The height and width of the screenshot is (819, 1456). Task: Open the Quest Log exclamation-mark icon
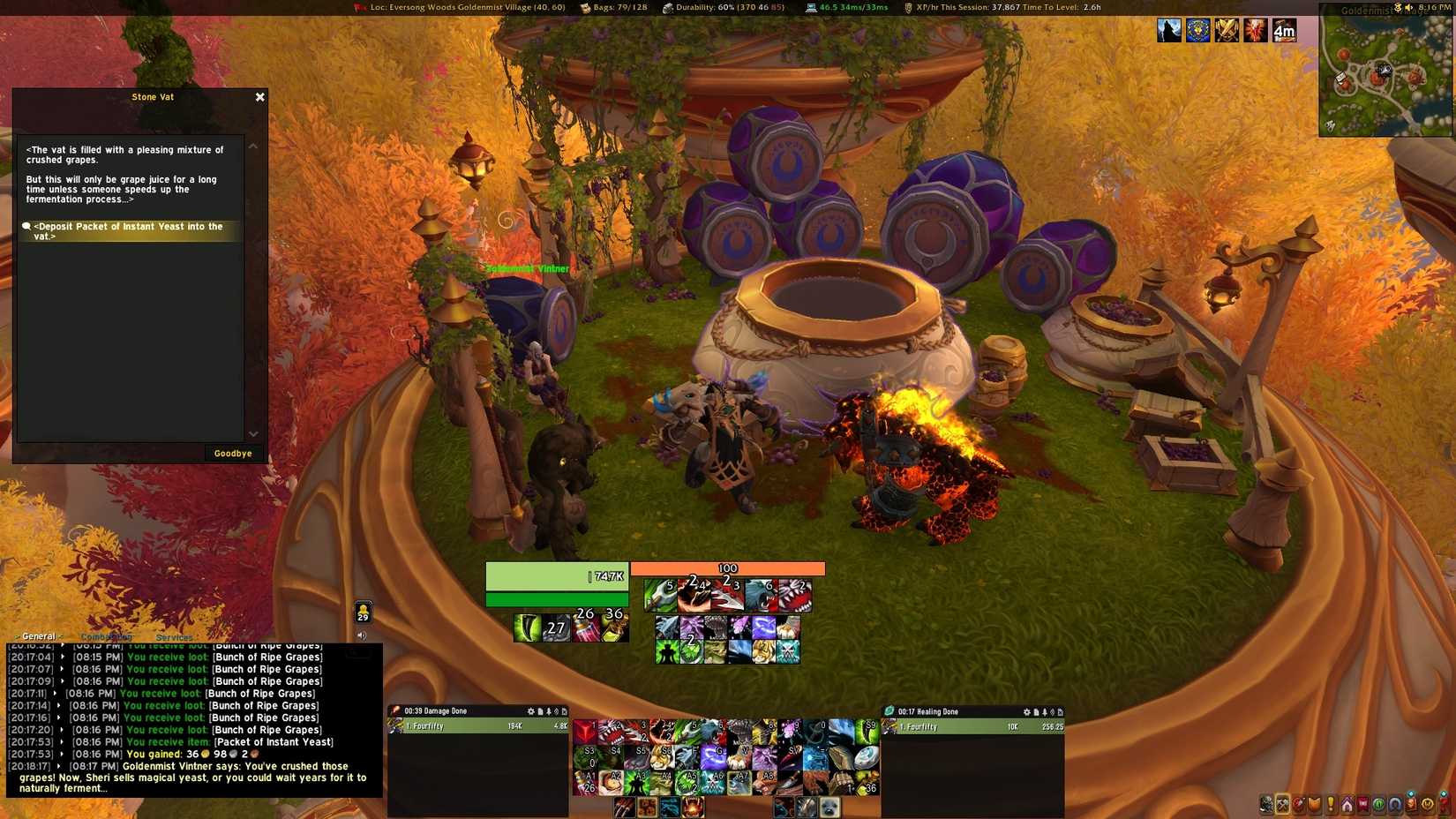tap(1331, 804)
